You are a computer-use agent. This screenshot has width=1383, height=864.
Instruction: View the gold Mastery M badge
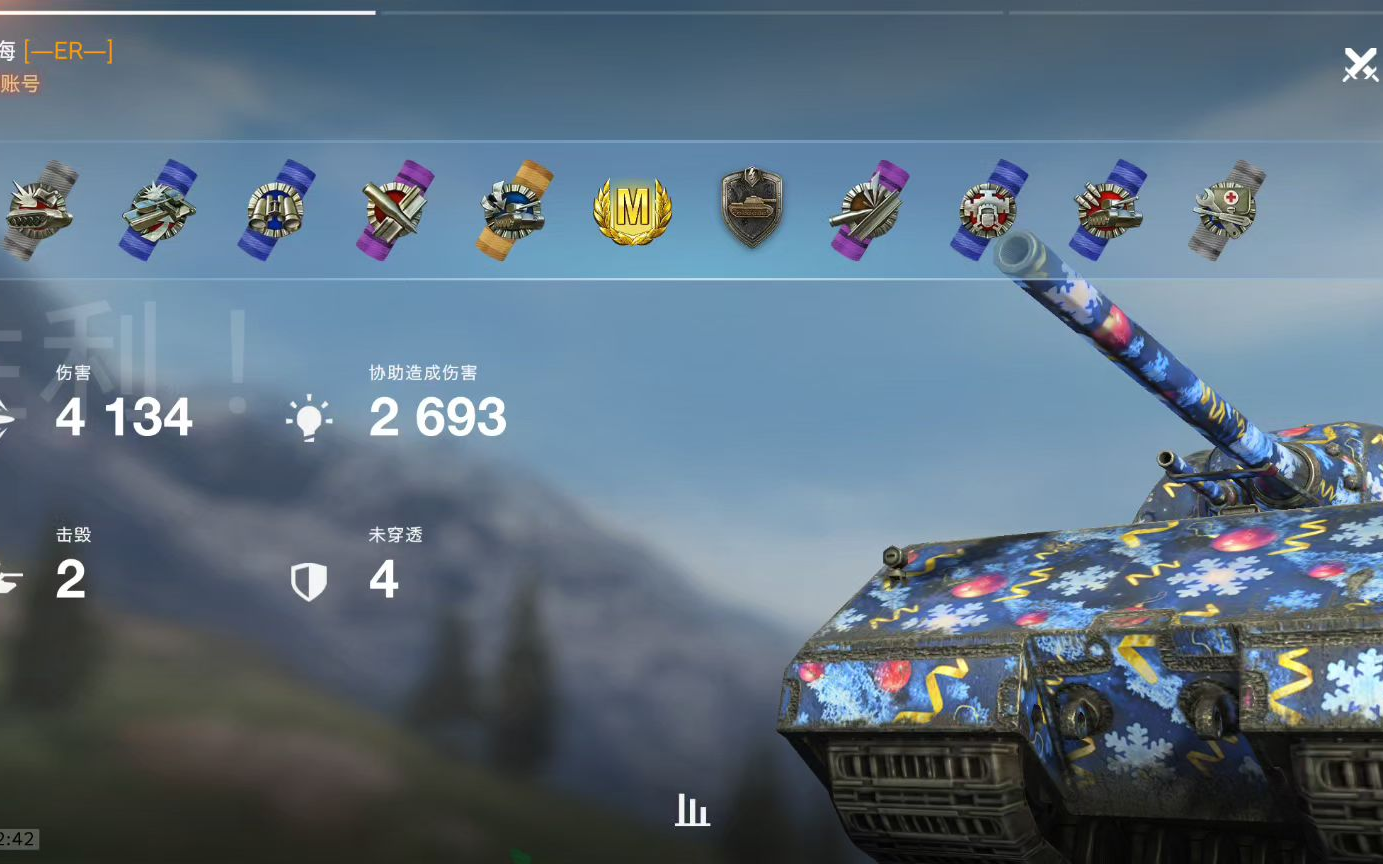632,209
